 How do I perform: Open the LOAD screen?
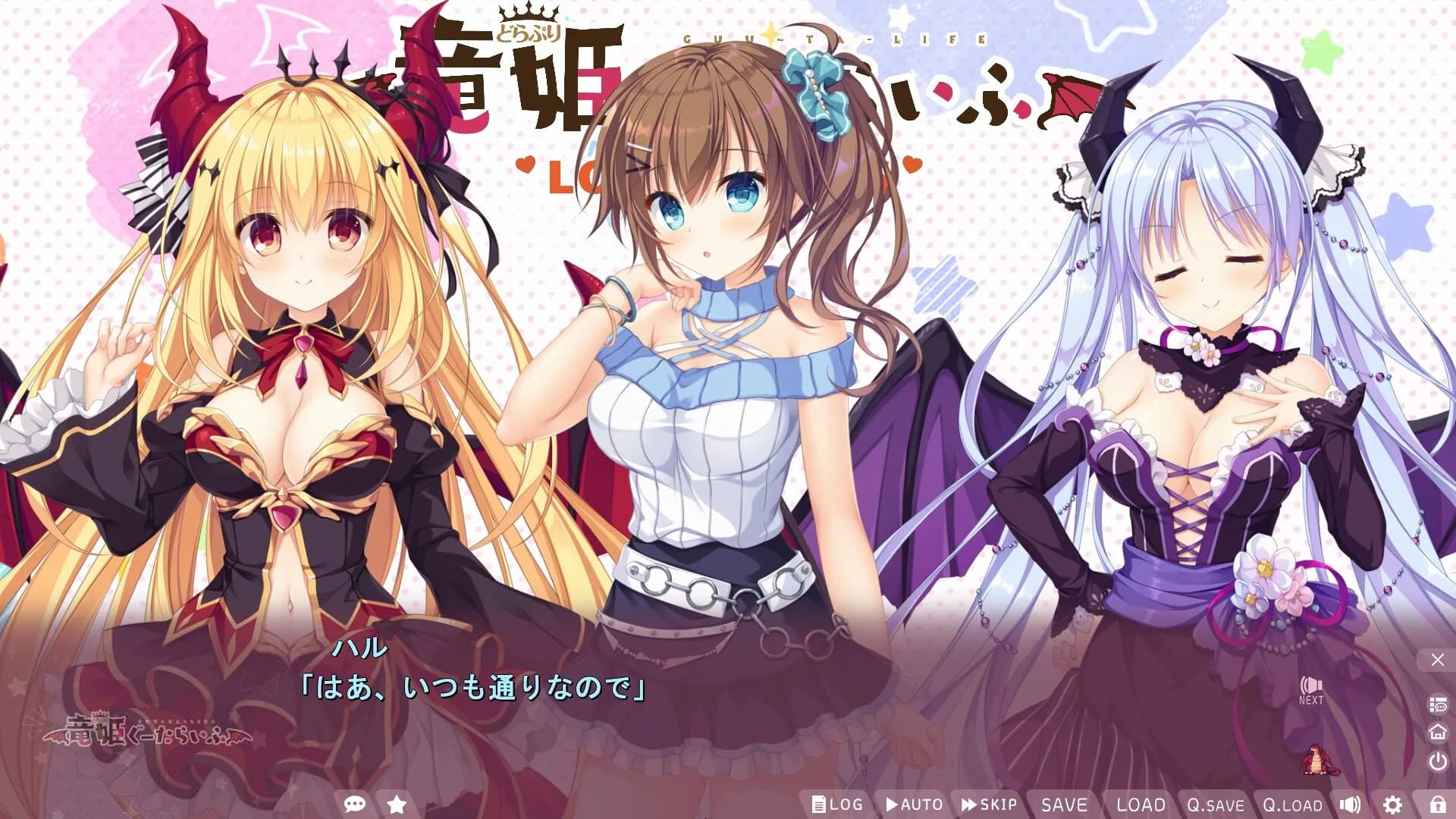1141,805
